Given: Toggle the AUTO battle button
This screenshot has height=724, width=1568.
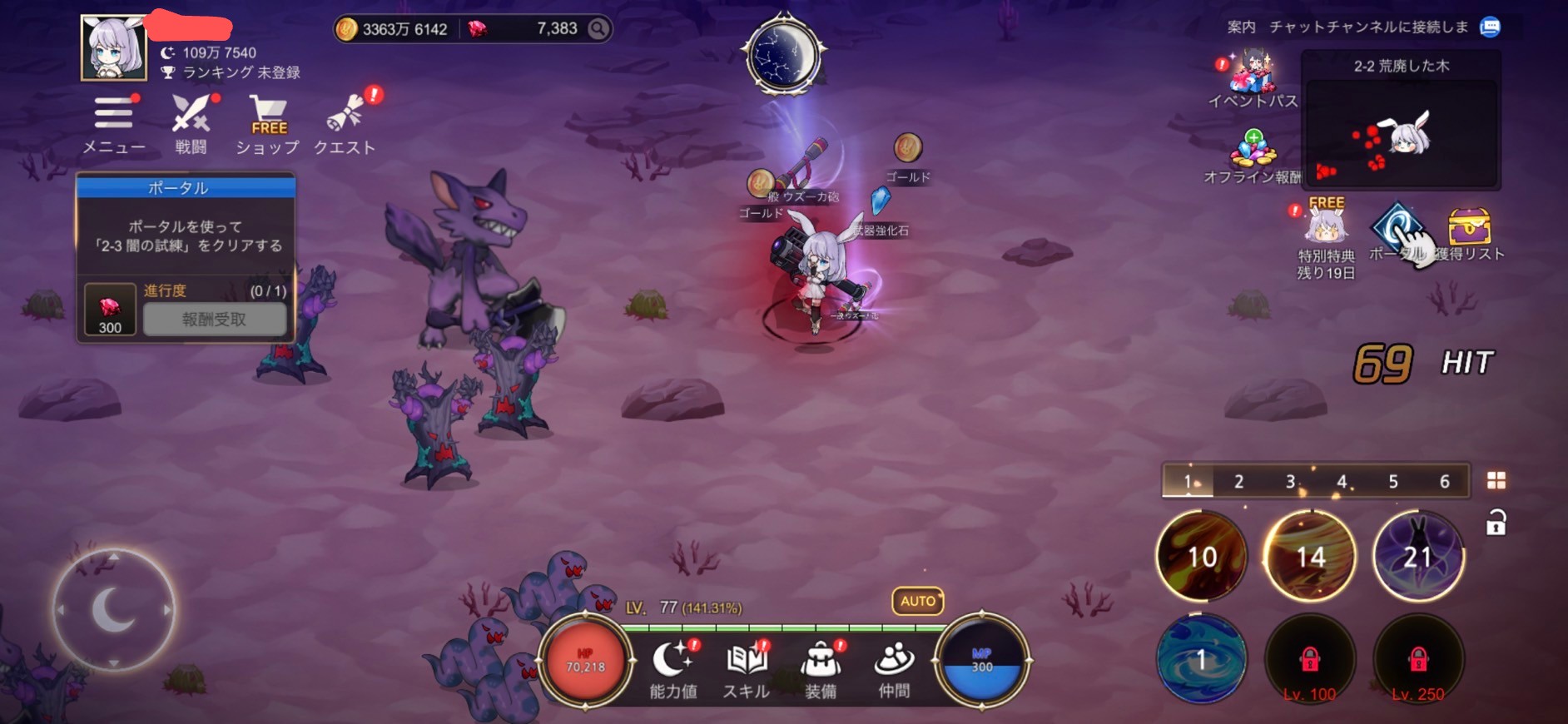Looking at the screenshot, I should coord(917,601).
